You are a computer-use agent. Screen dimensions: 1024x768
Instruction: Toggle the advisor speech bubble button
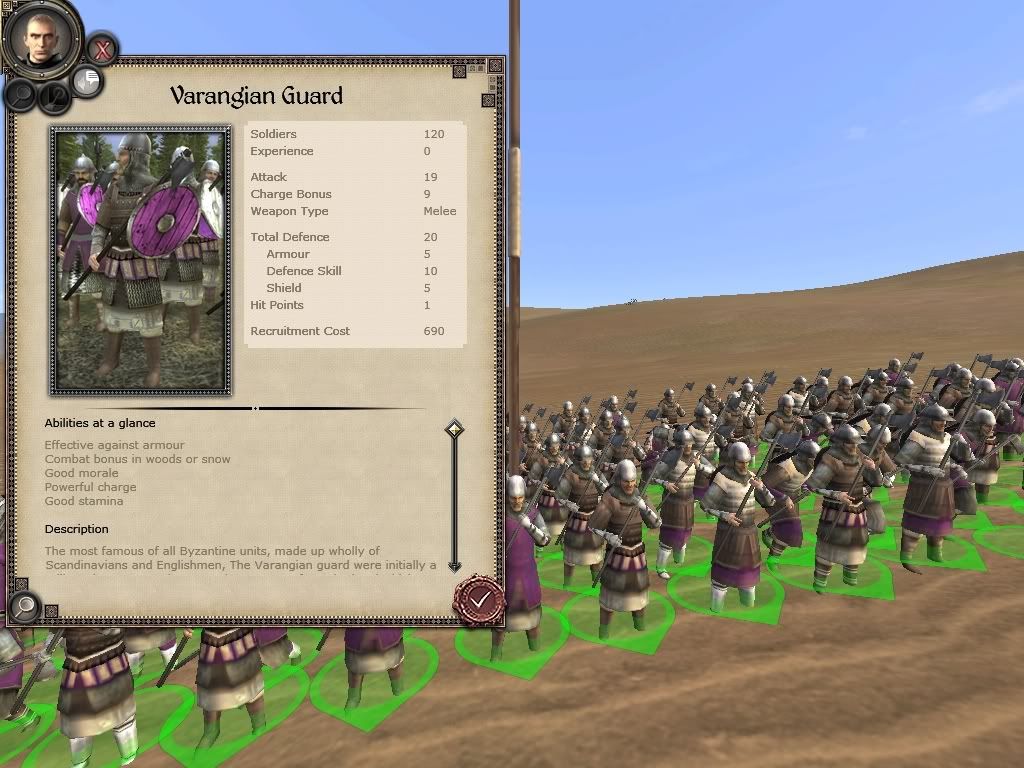click(x=88, y=81)
